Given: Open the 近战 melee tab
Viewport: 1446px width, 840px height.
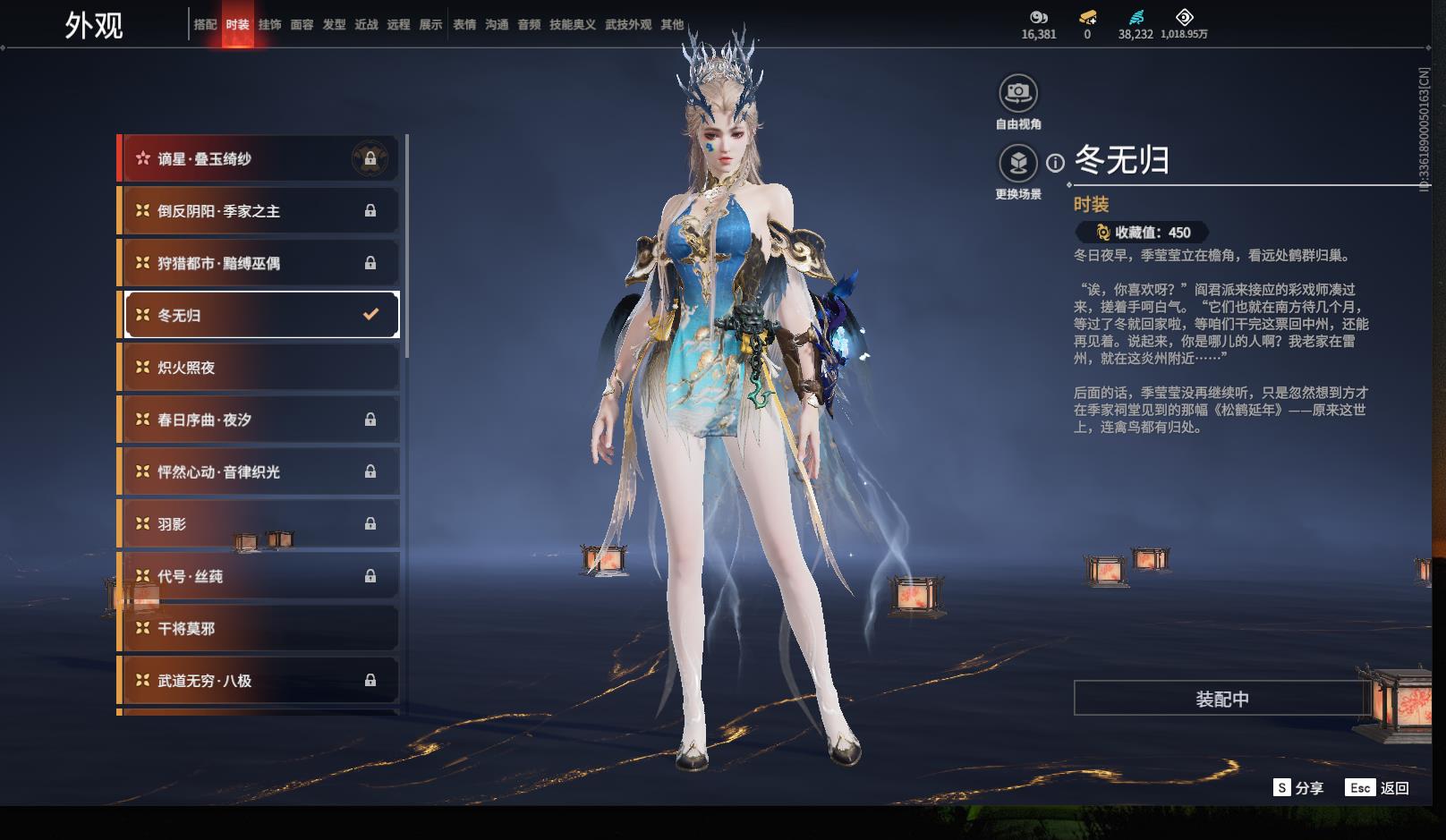Looking at the screenshot, I should 366,25.
